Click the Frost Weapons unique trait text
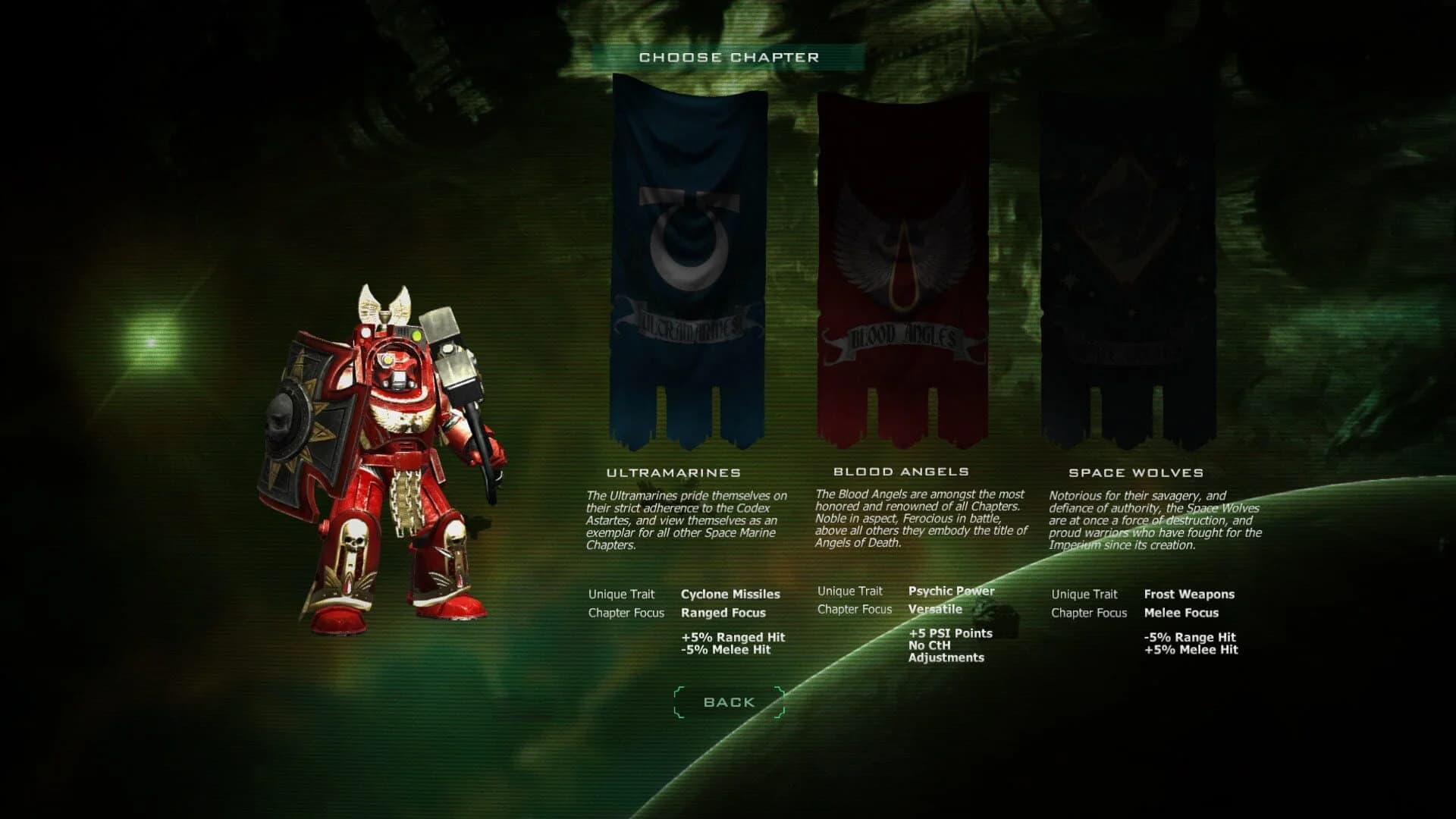 pos(1188,595)
